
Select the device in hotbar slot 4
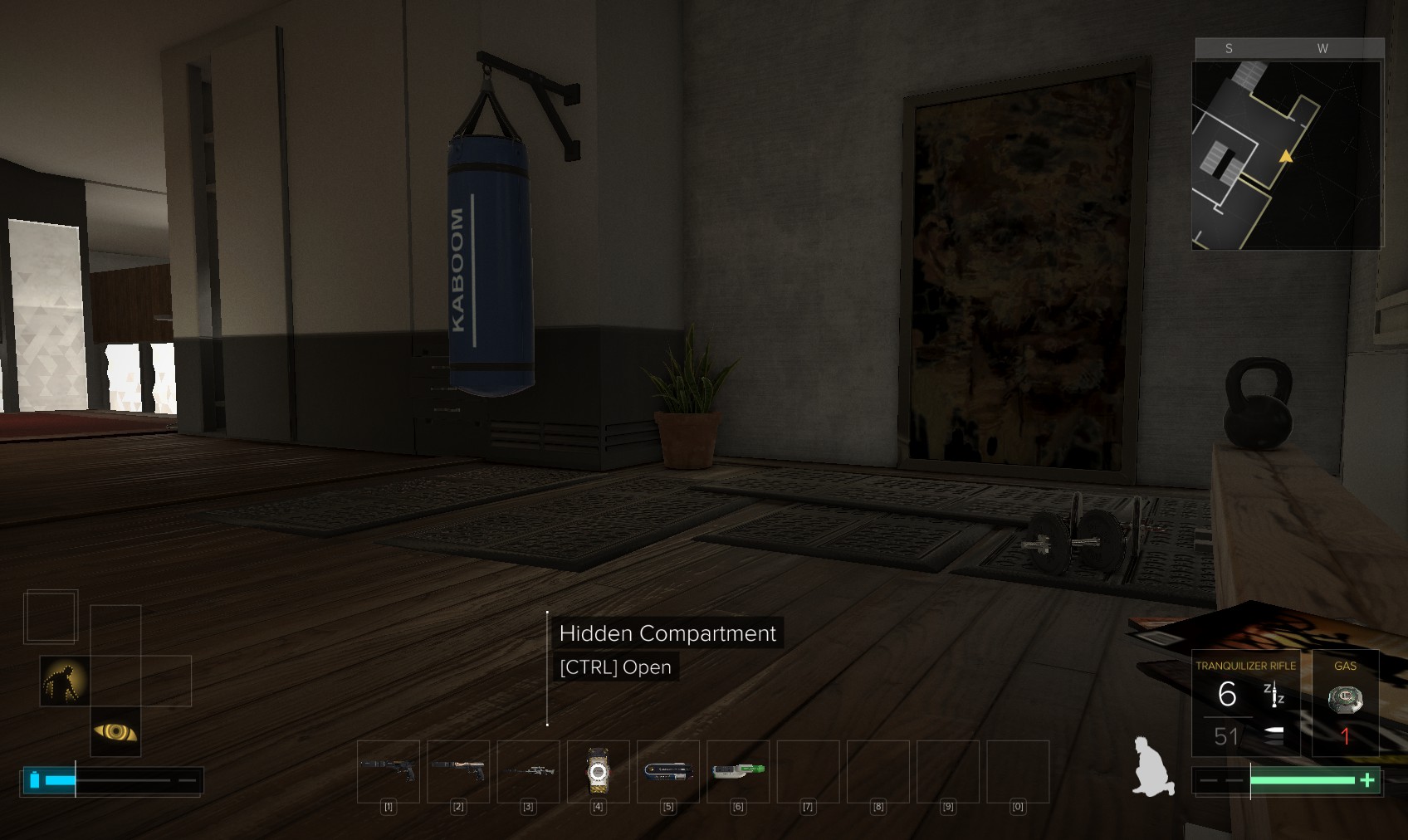pos(598,771)
